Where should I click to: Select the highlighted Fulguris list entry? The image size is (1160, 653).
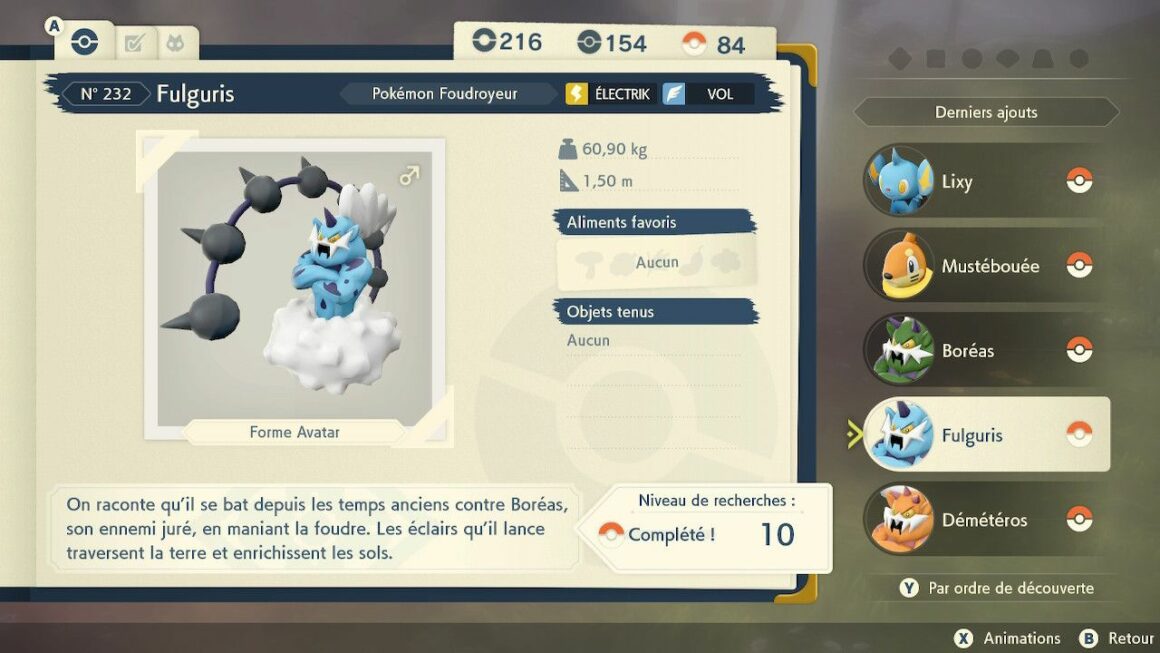coord(985,435)
